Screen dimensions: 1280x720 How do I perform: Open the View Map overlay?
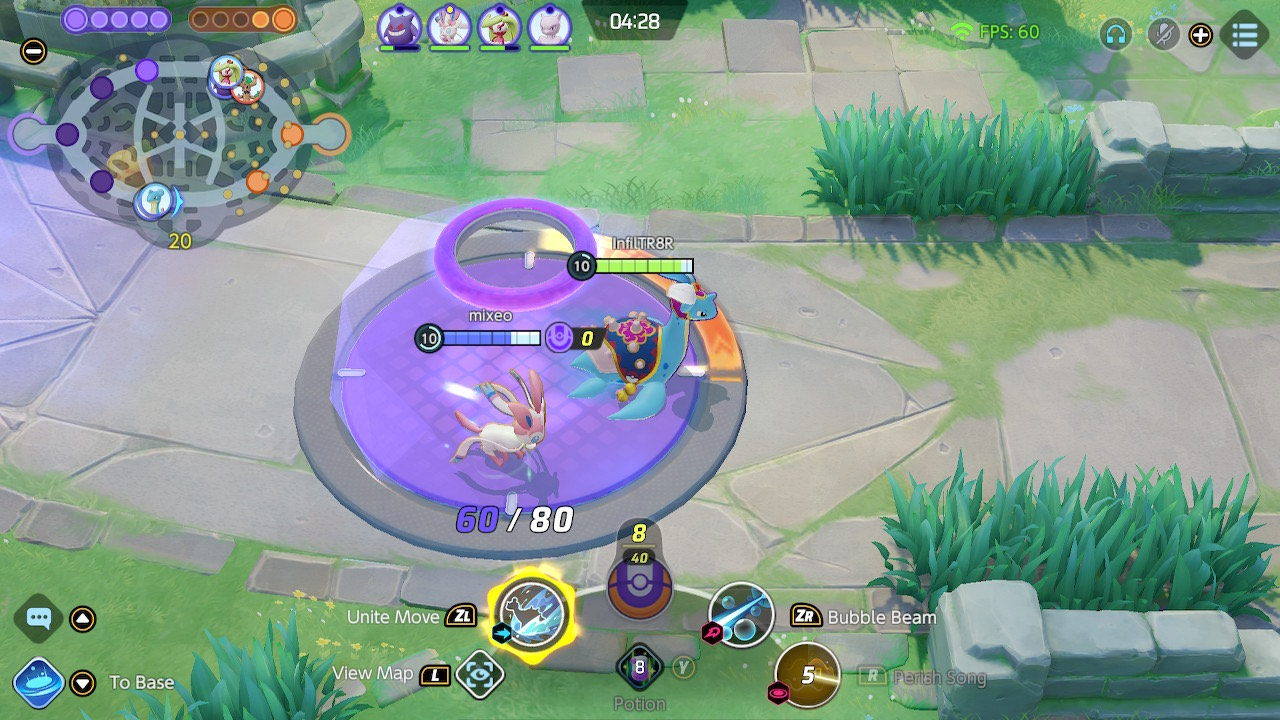pyautogui.click(x=479, y=675)
